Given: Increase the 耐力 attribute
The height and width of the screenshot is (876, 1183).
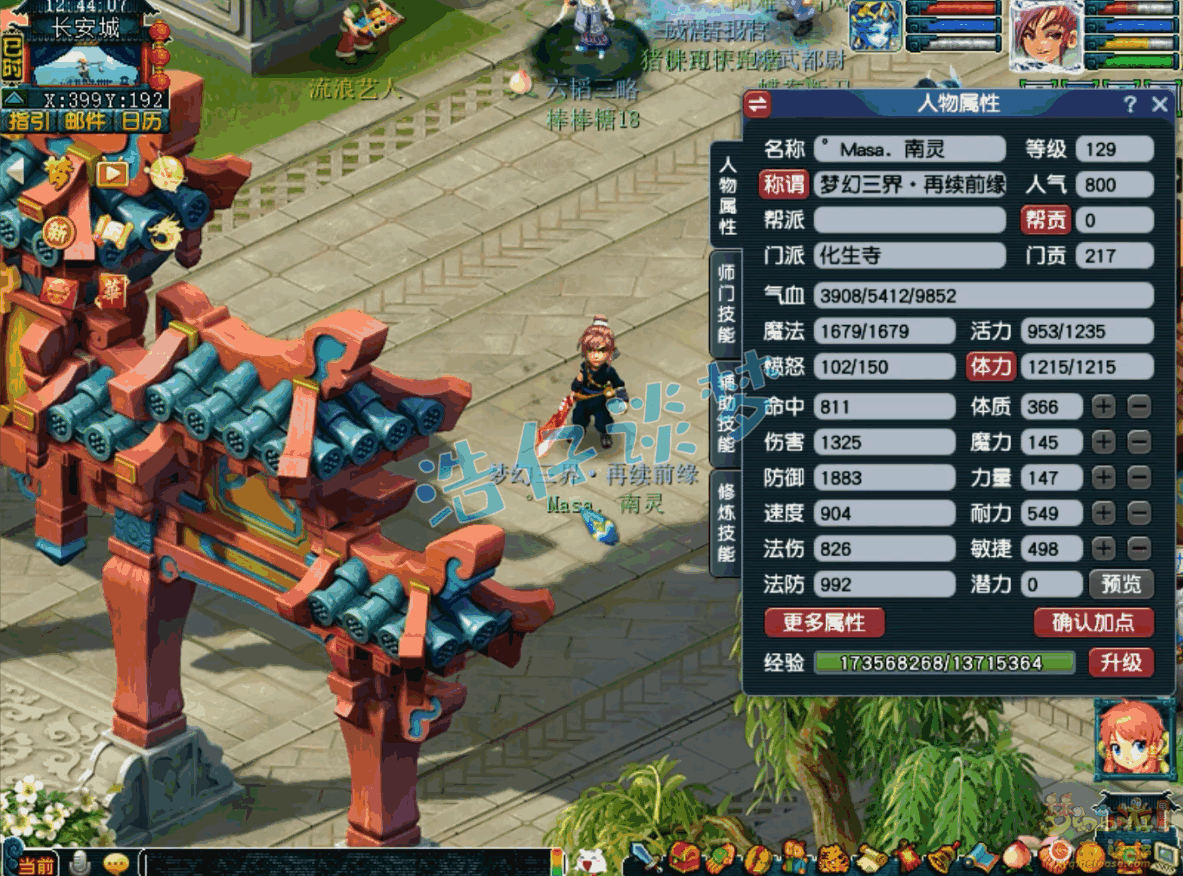Looking at the screenshot, I should 1103,513.
